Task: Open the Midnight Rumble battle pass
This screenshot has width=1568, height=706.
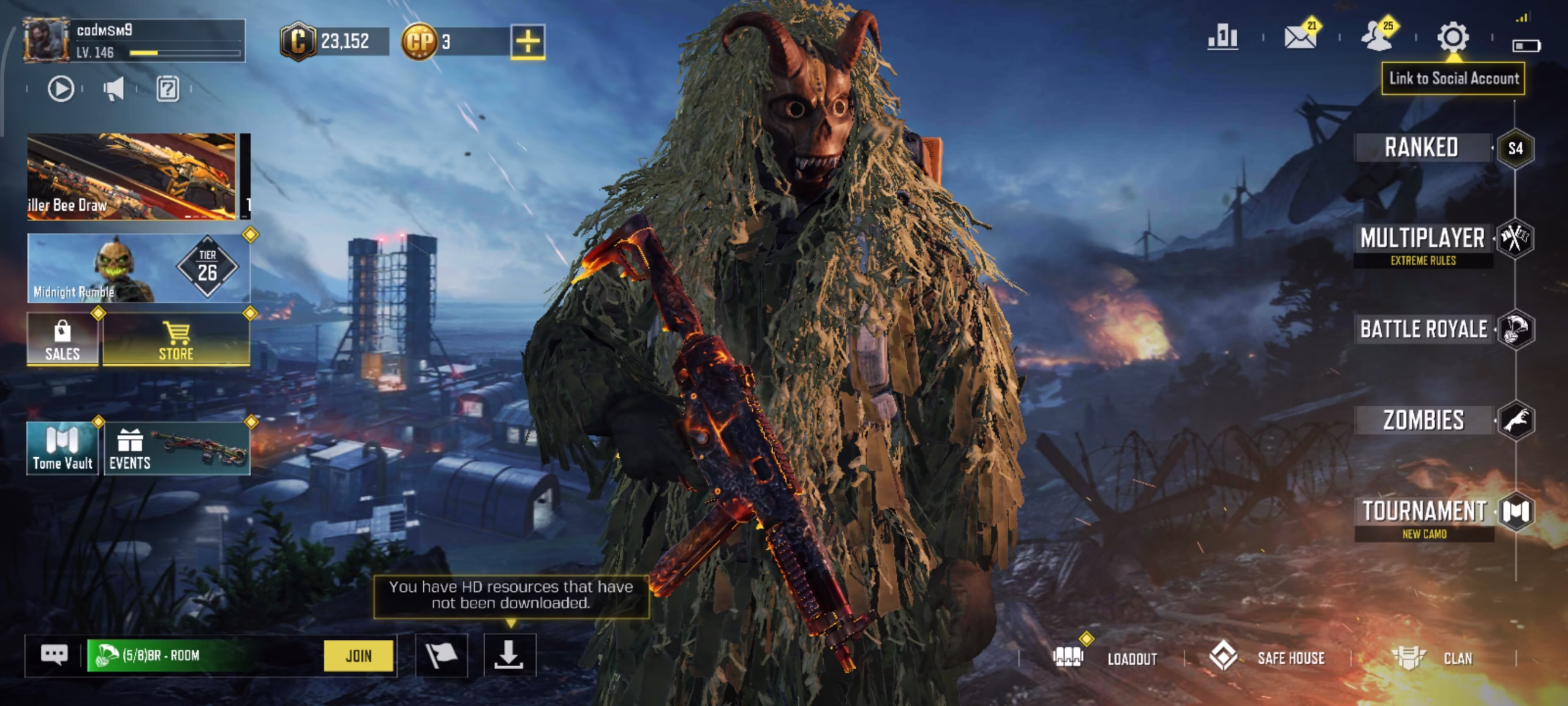Action: click(138, 268)
